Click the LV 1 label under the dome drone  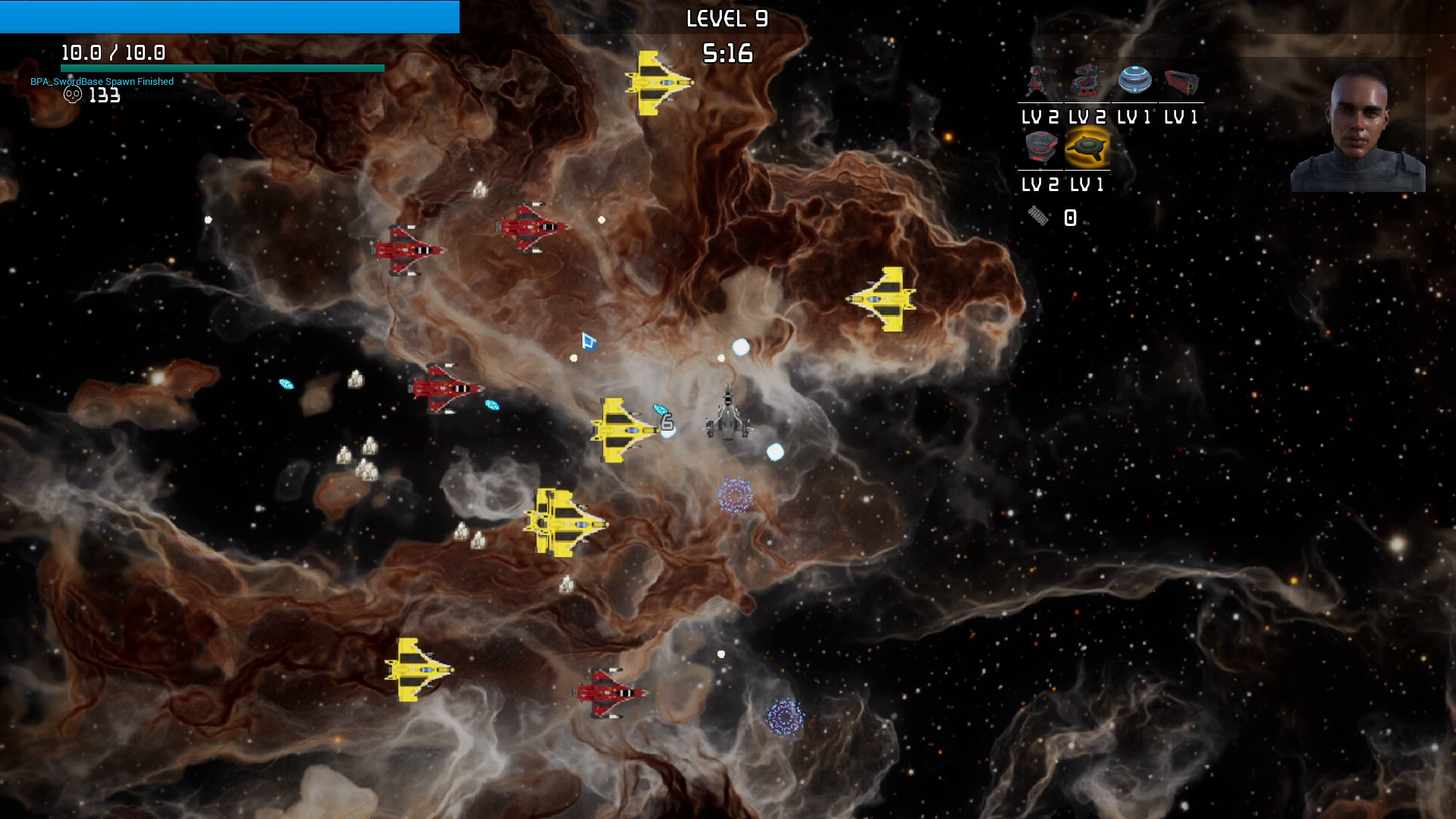[1135, 118]
